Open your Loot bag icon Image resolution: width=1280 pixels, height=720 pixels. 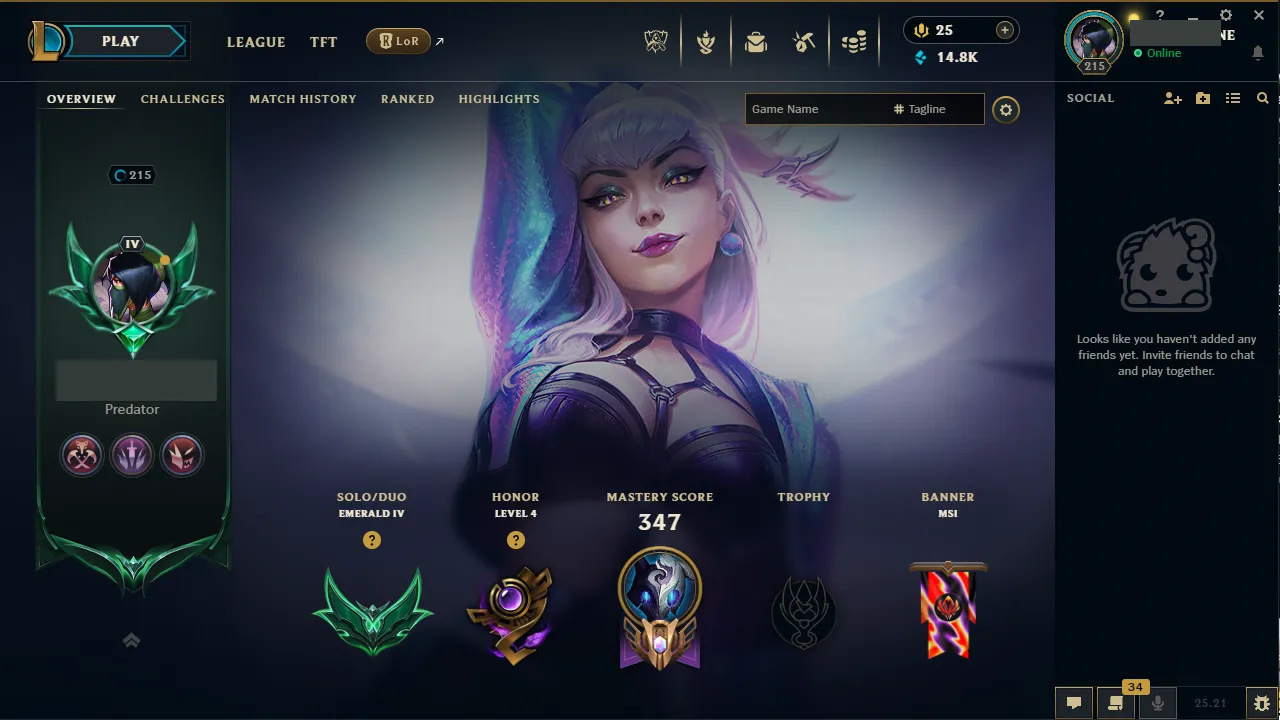click(x=755, y=41)
